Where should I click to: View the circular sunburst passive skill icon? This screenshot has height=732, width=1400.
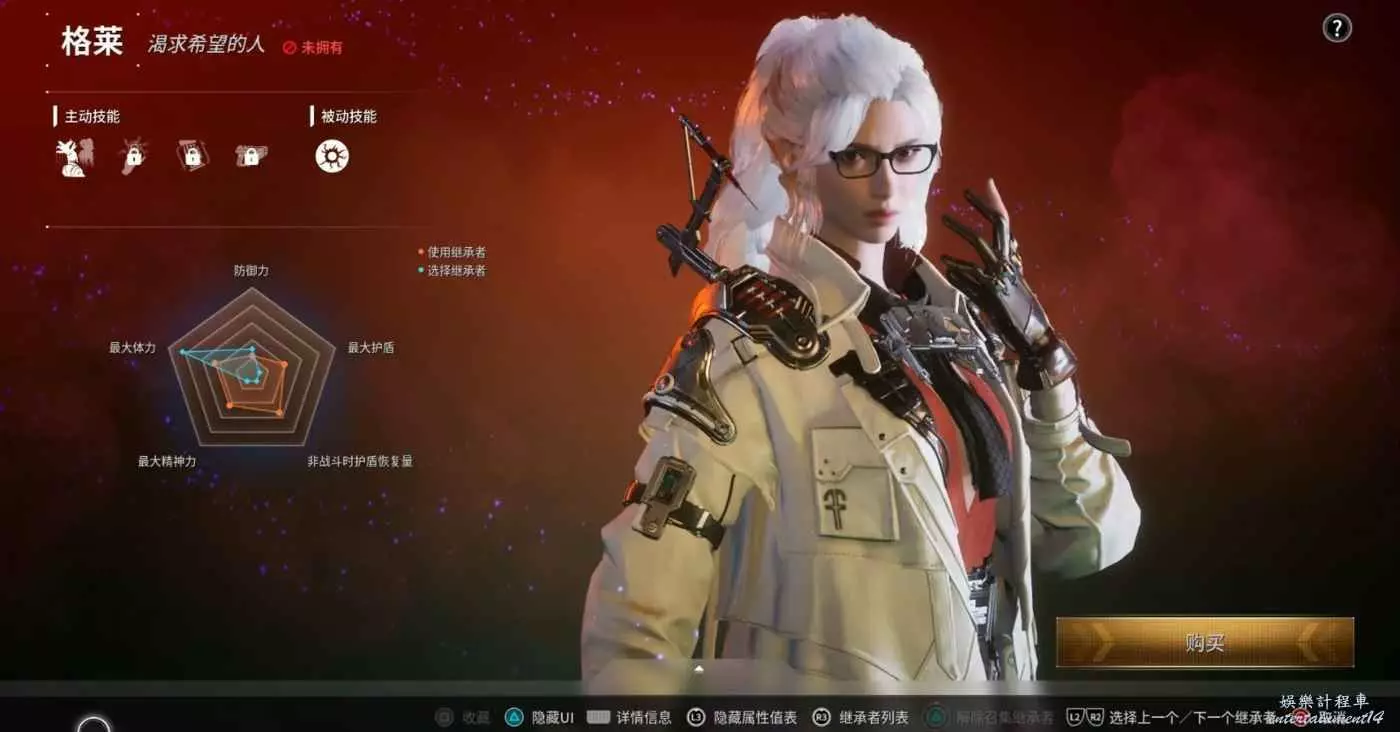click(x=332, y=156)
